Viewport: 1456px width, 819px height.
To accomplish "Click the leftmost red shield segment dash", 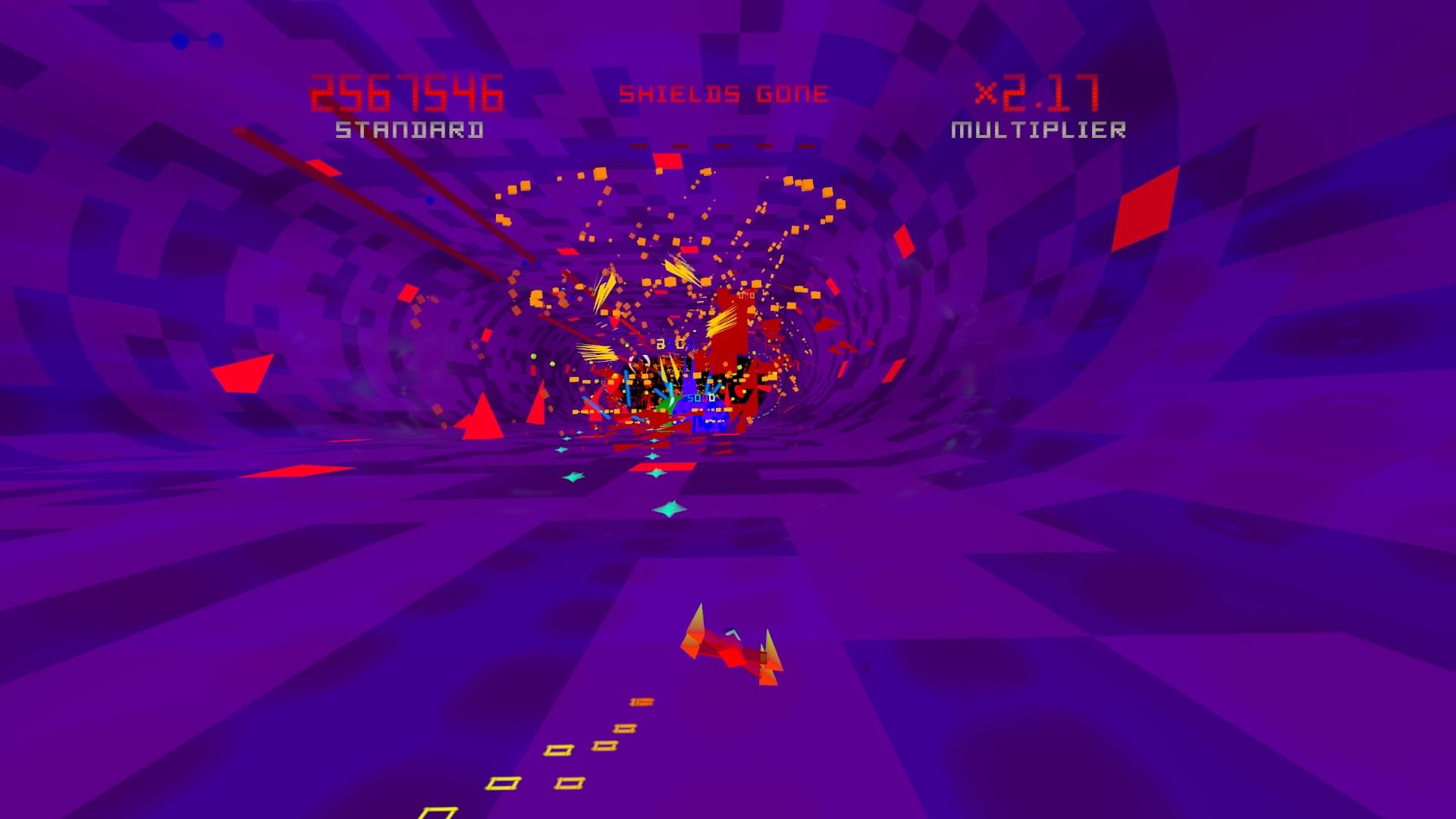I will [639, 146].
